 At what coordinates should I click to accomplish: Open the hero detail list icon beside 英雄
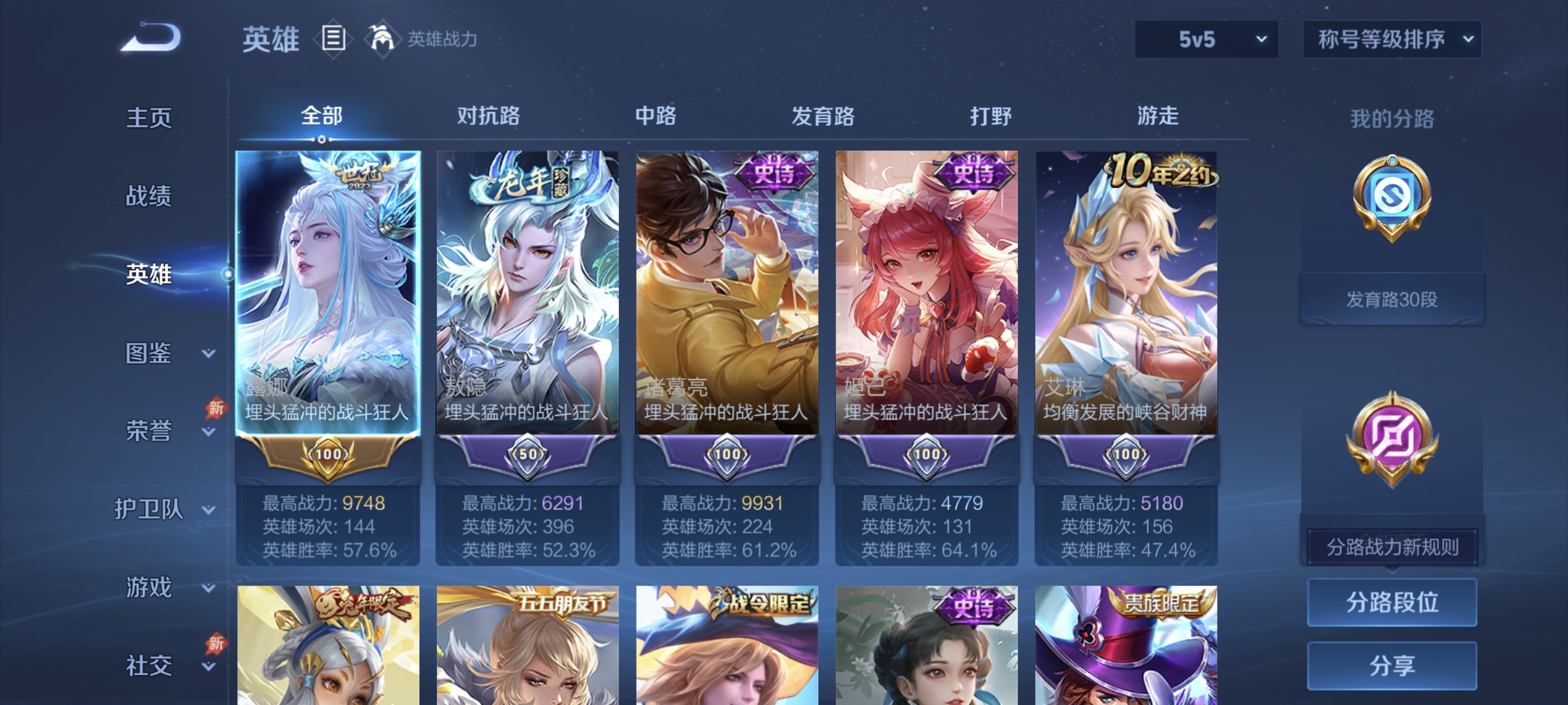pos(332,38)
